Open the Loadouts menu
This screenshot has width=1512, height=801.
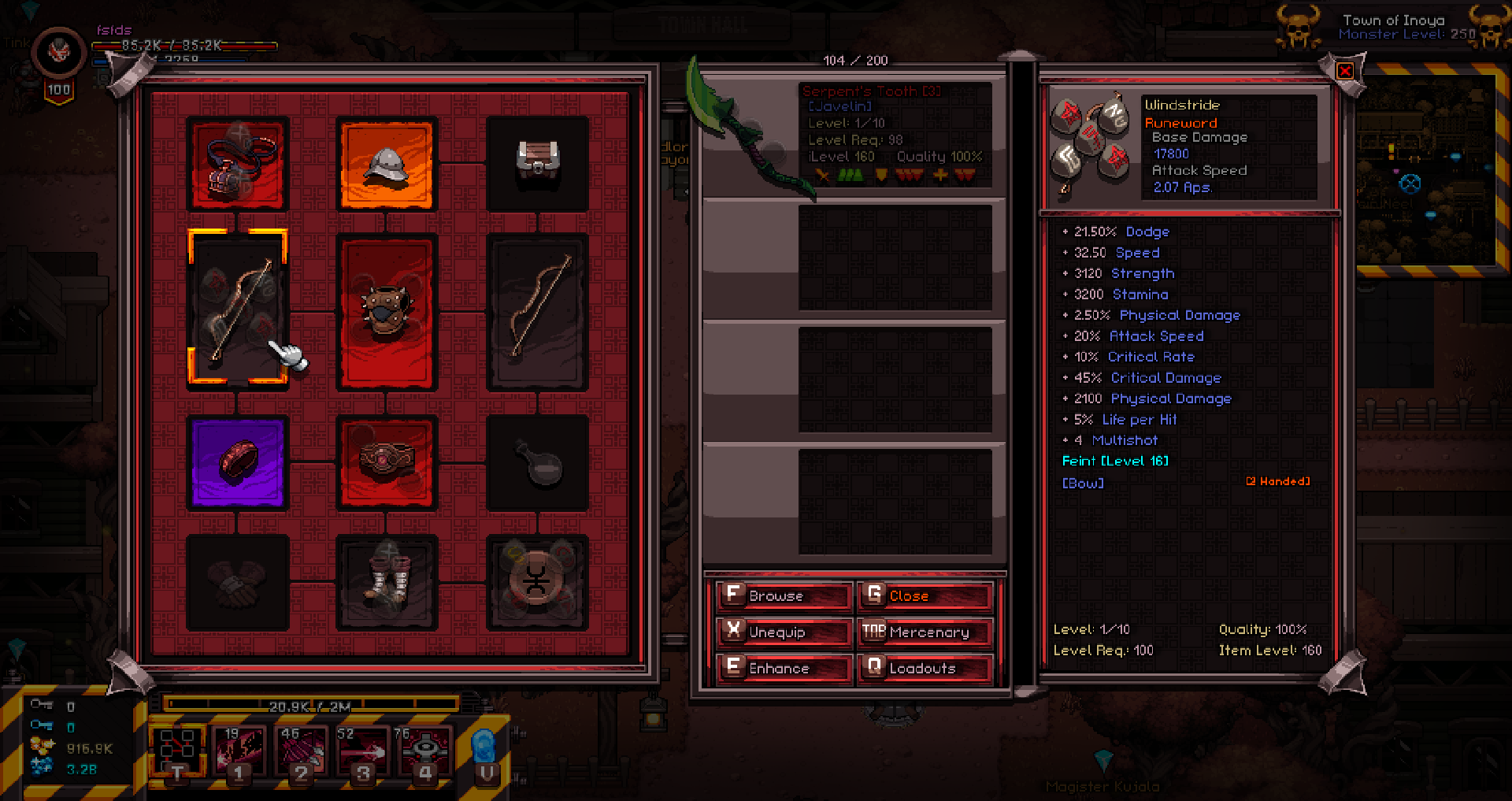click(x=925, y=668)
